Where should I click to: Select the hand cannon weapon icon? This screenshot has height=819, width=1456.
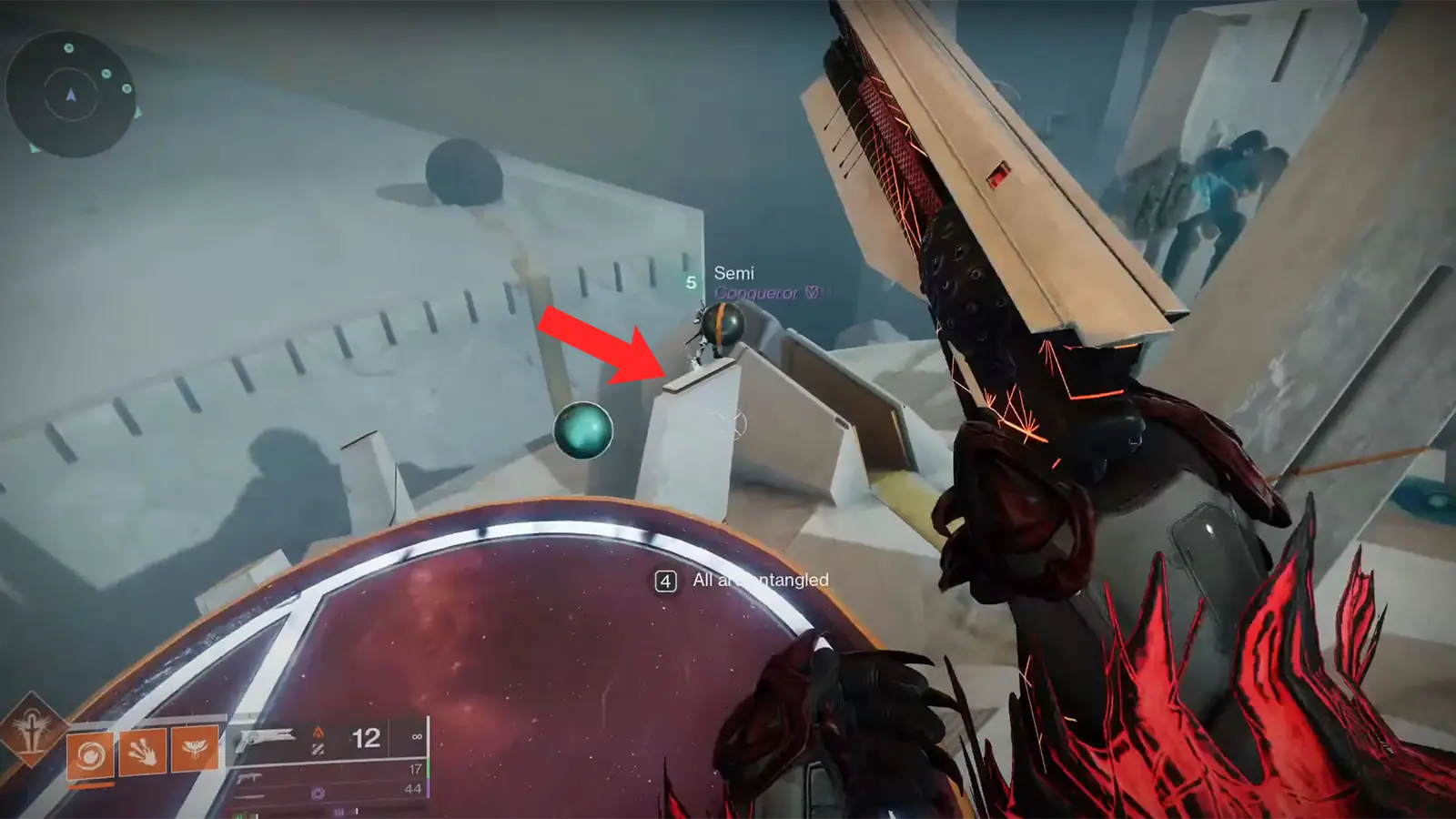coord(267,740)
